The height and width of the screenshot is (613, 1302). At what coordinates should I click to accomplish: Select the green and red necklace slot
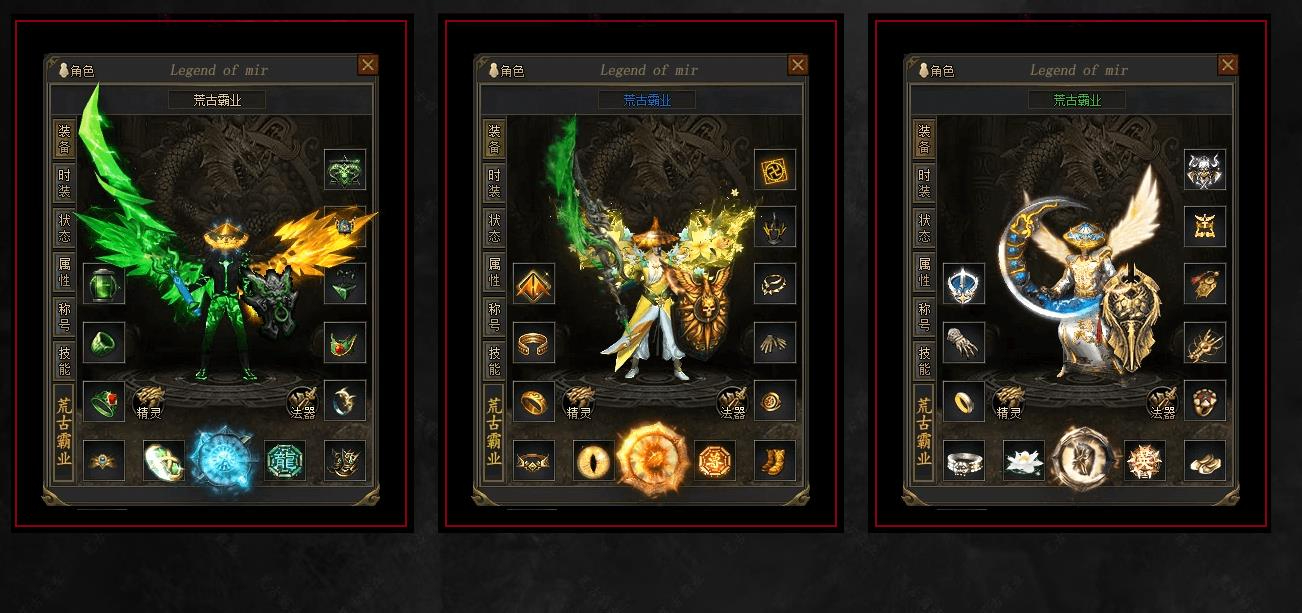(345, 343)
